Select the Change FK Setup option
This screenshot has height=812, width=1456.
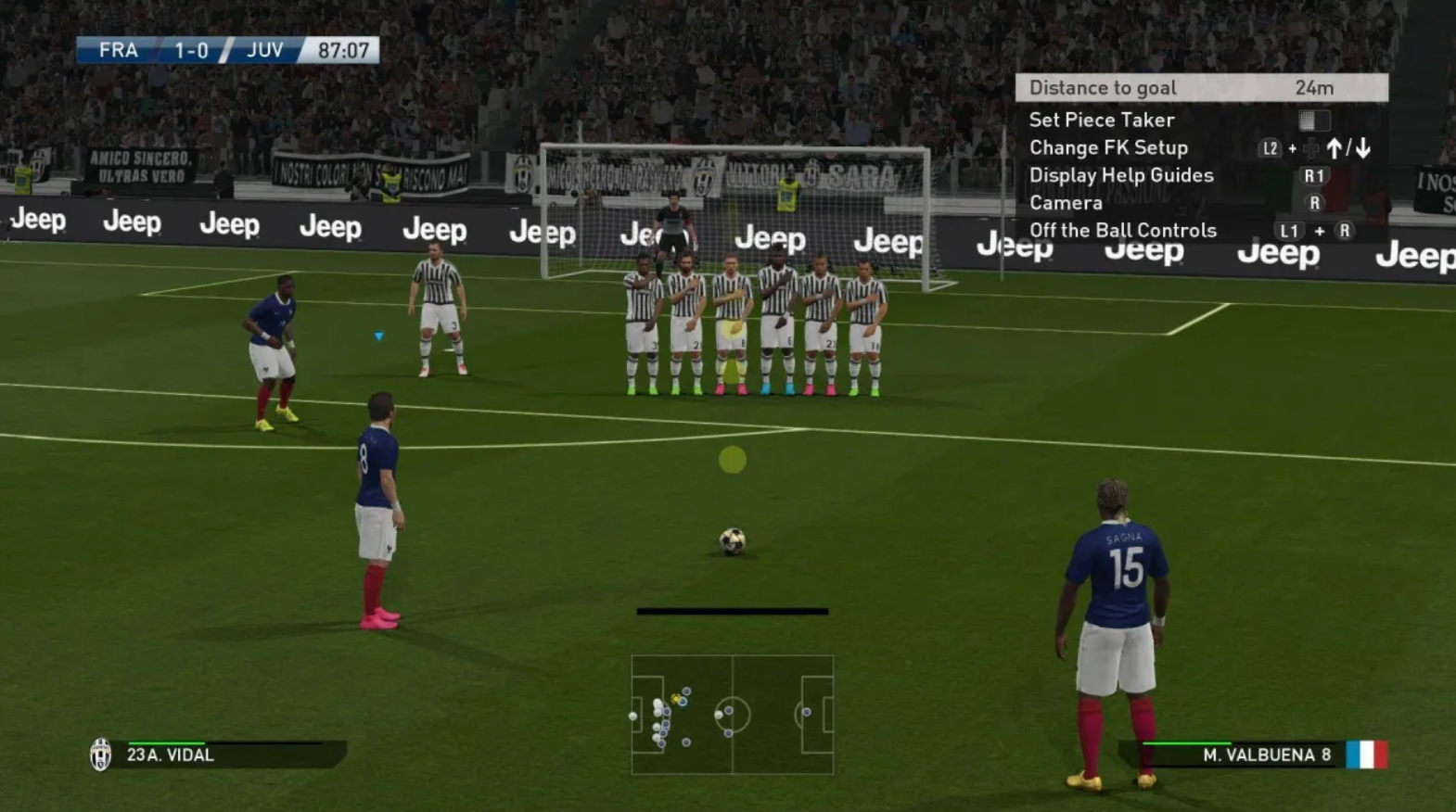coord(1108,147)
